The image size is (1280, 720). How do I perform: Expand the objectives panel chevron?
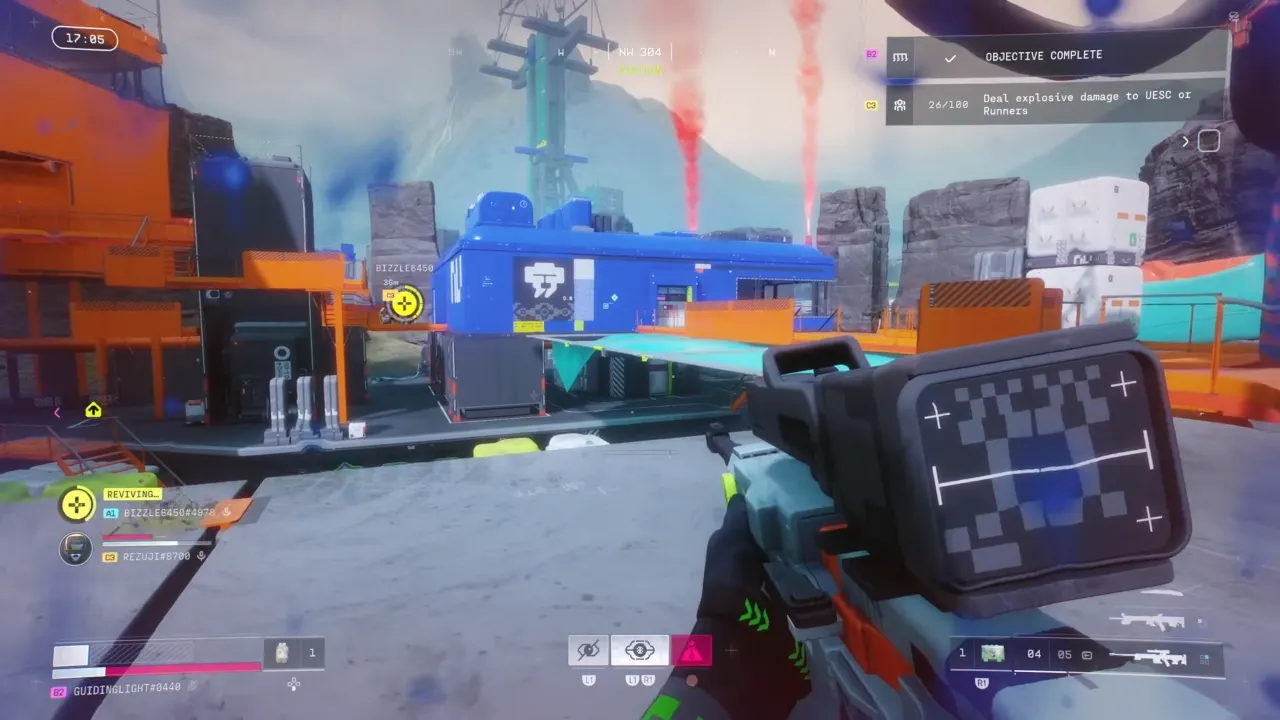(1185, 142)
